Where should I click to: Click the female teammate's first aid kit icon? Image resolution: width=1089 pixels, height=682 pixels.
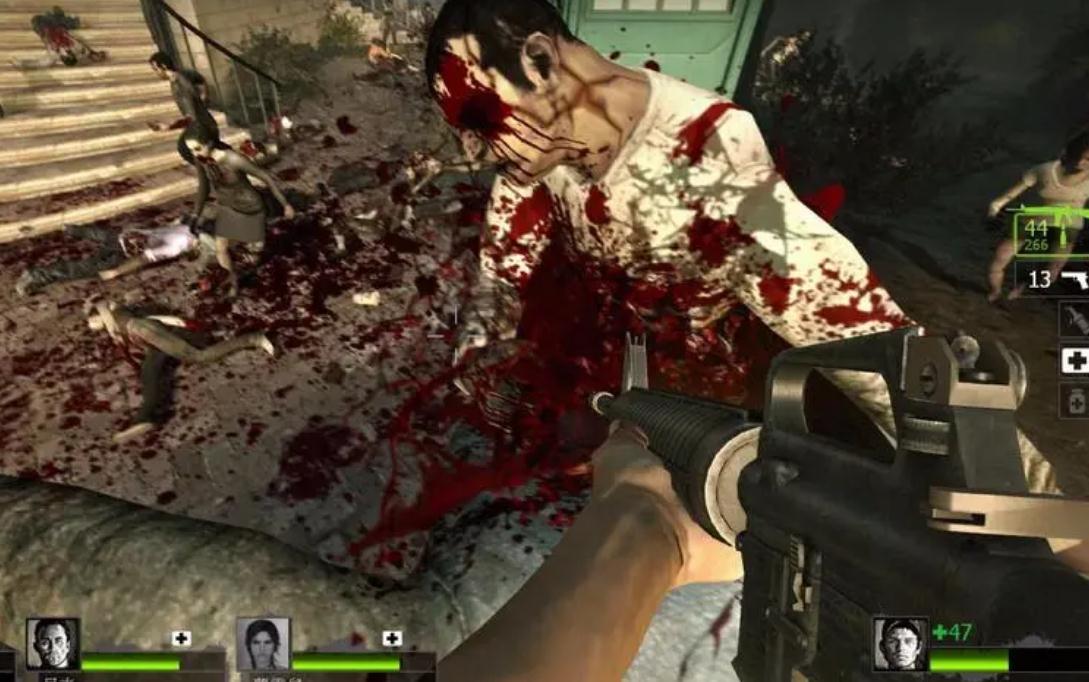point(392,638)
